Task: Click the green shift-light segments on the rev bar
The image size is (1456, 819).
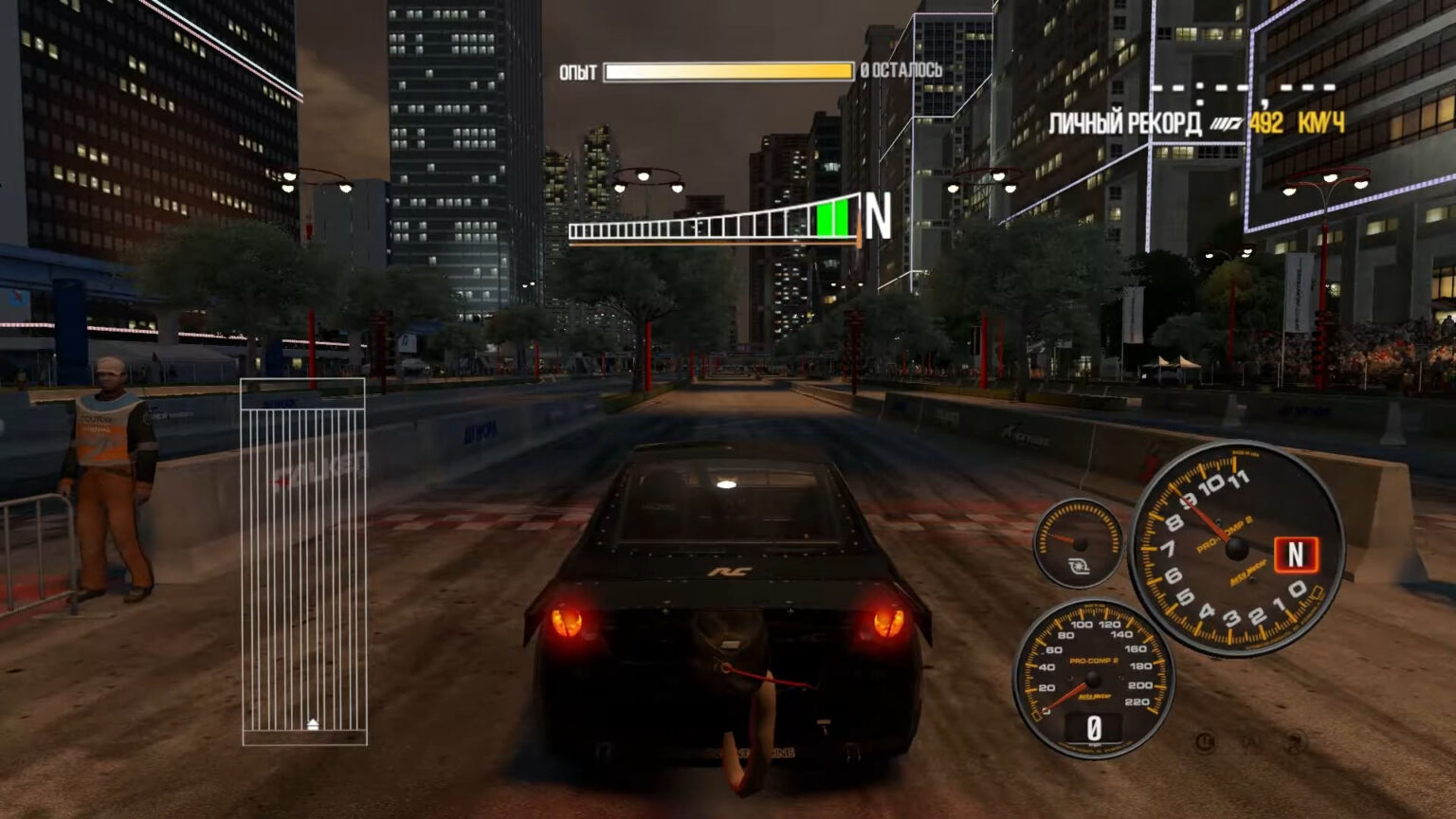Action: 832,220
